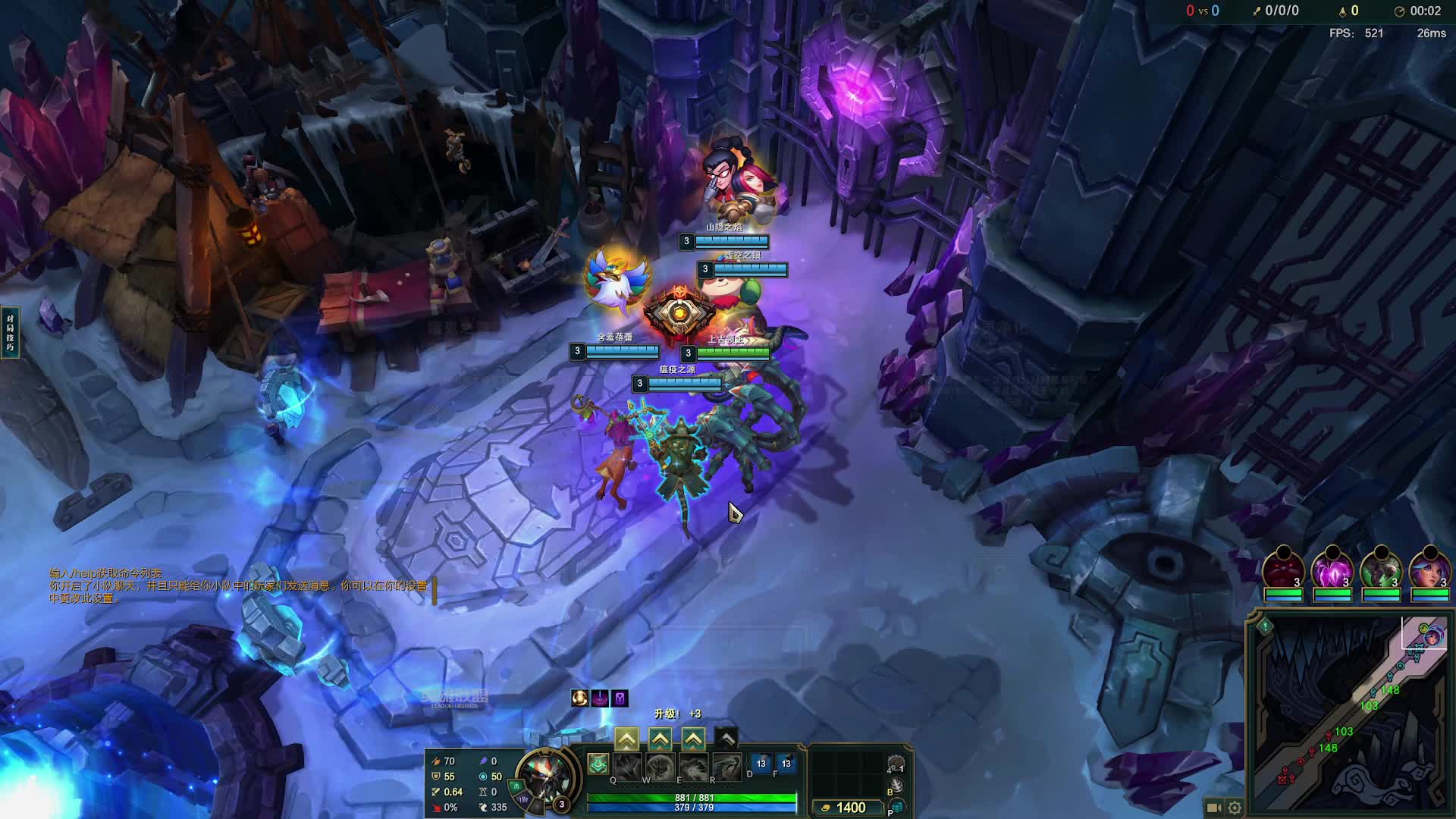Use the D summoner spell
This screenshot has width=1456, height=819.
[761, 764]
